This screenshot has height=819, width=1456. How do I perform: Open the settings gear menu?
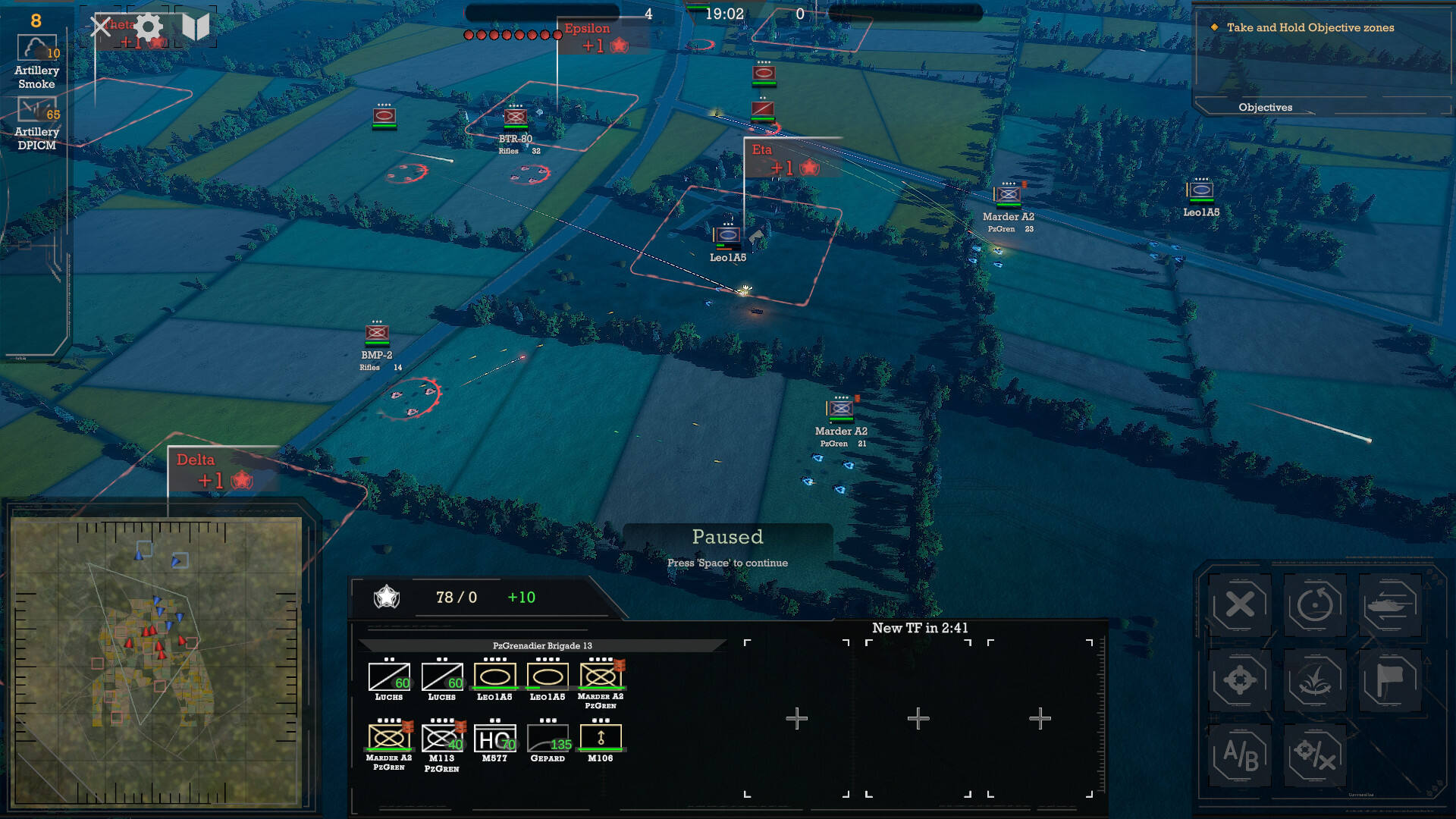click(x=149, y=27)
